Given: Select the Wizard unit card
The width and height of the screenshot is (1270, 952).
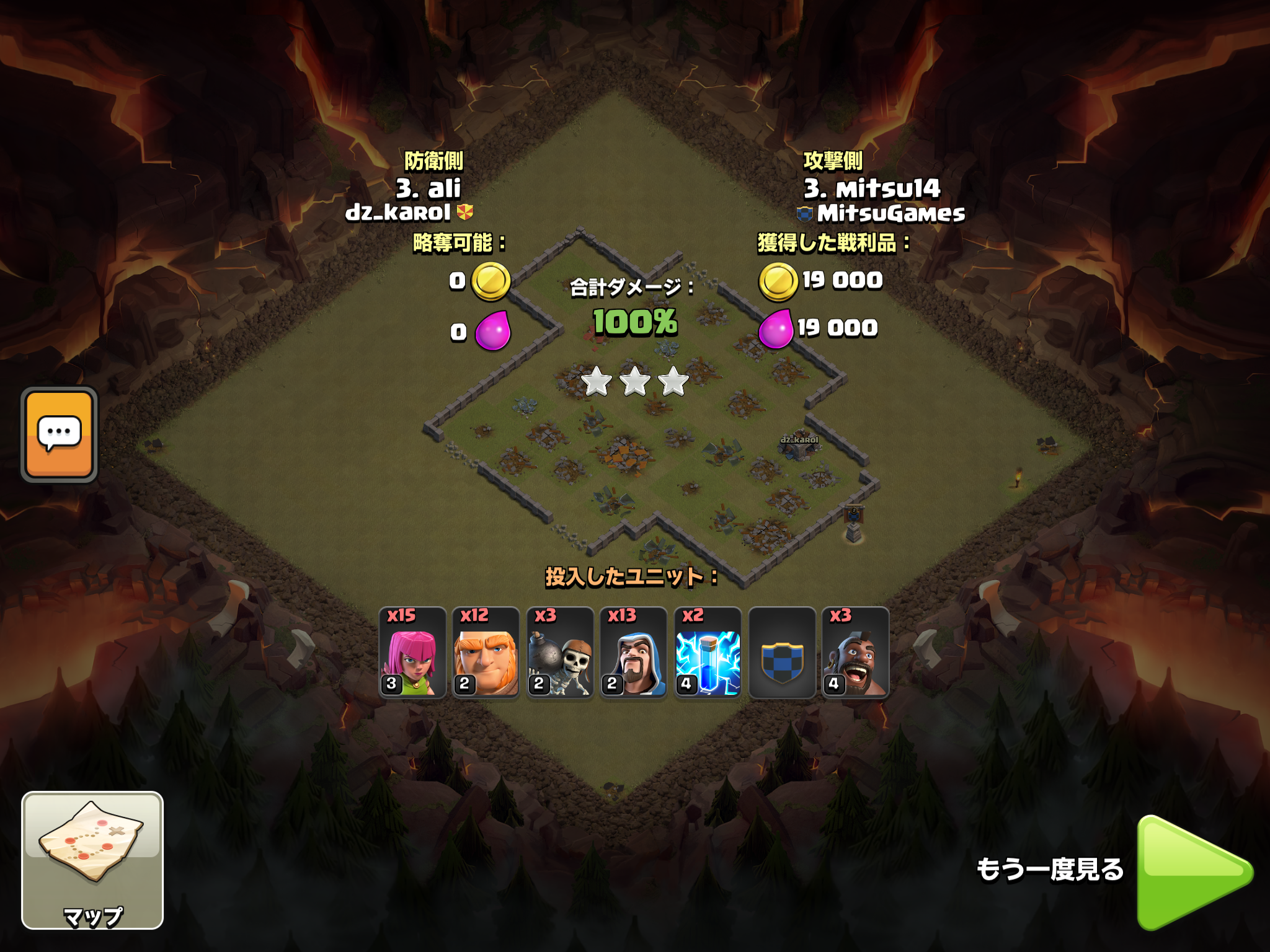Looking at the screenshot, I should 633,653.
